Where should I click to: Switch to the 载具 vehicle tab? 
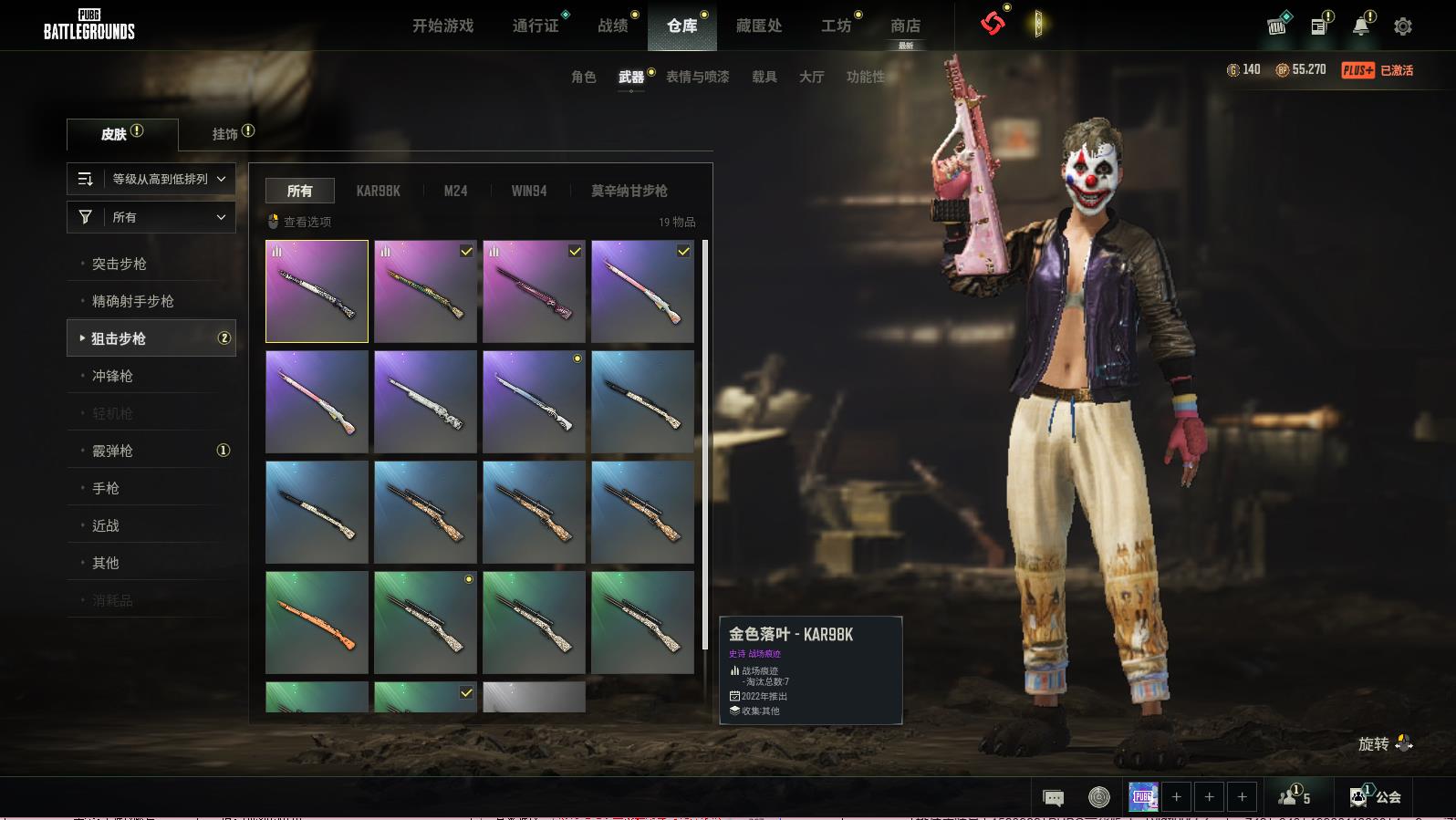764,77
